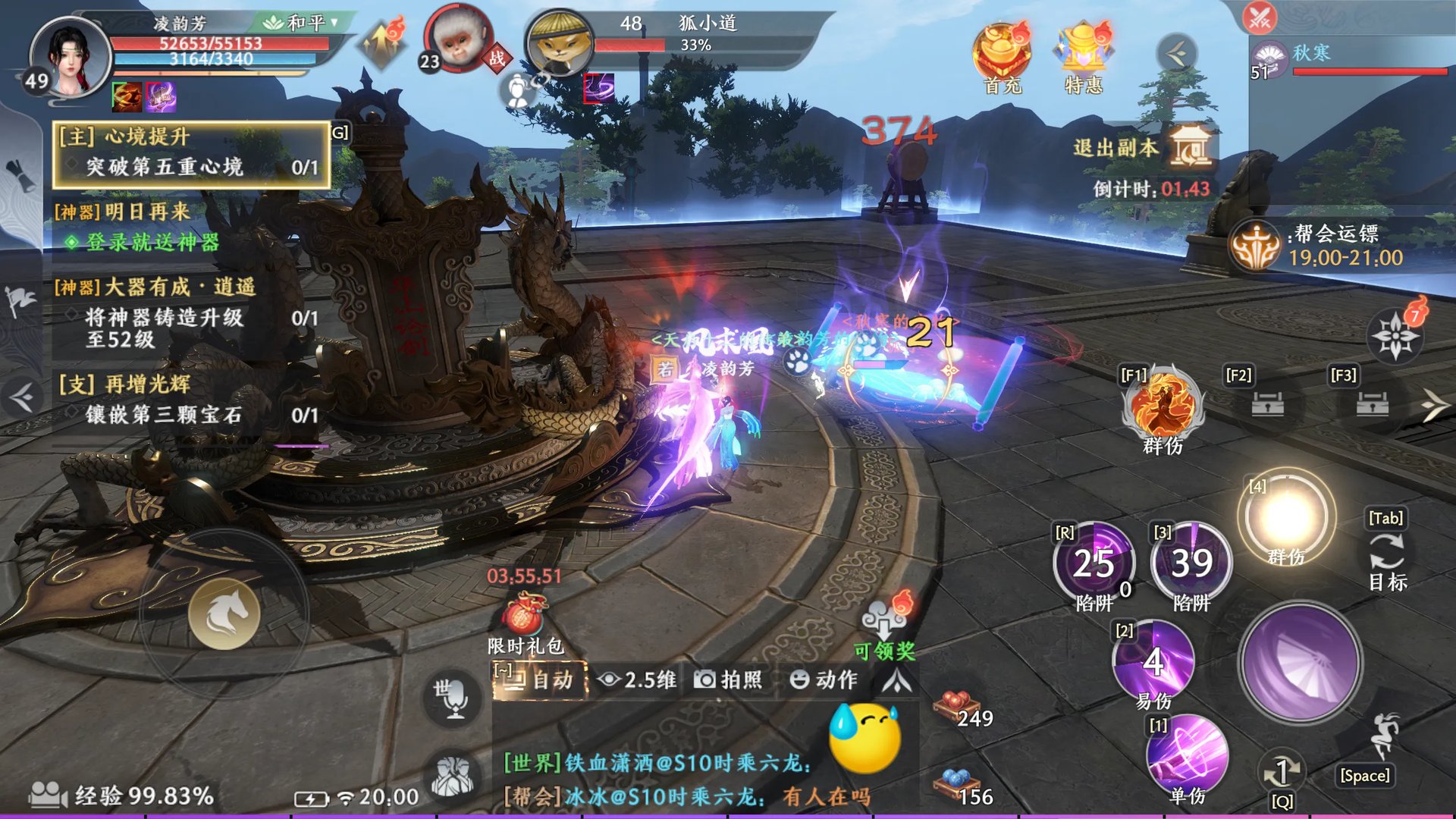Open the 限时礼包 limited-time gift pack
This screenshot has width=1456, height=819.
tap(525, 618)
